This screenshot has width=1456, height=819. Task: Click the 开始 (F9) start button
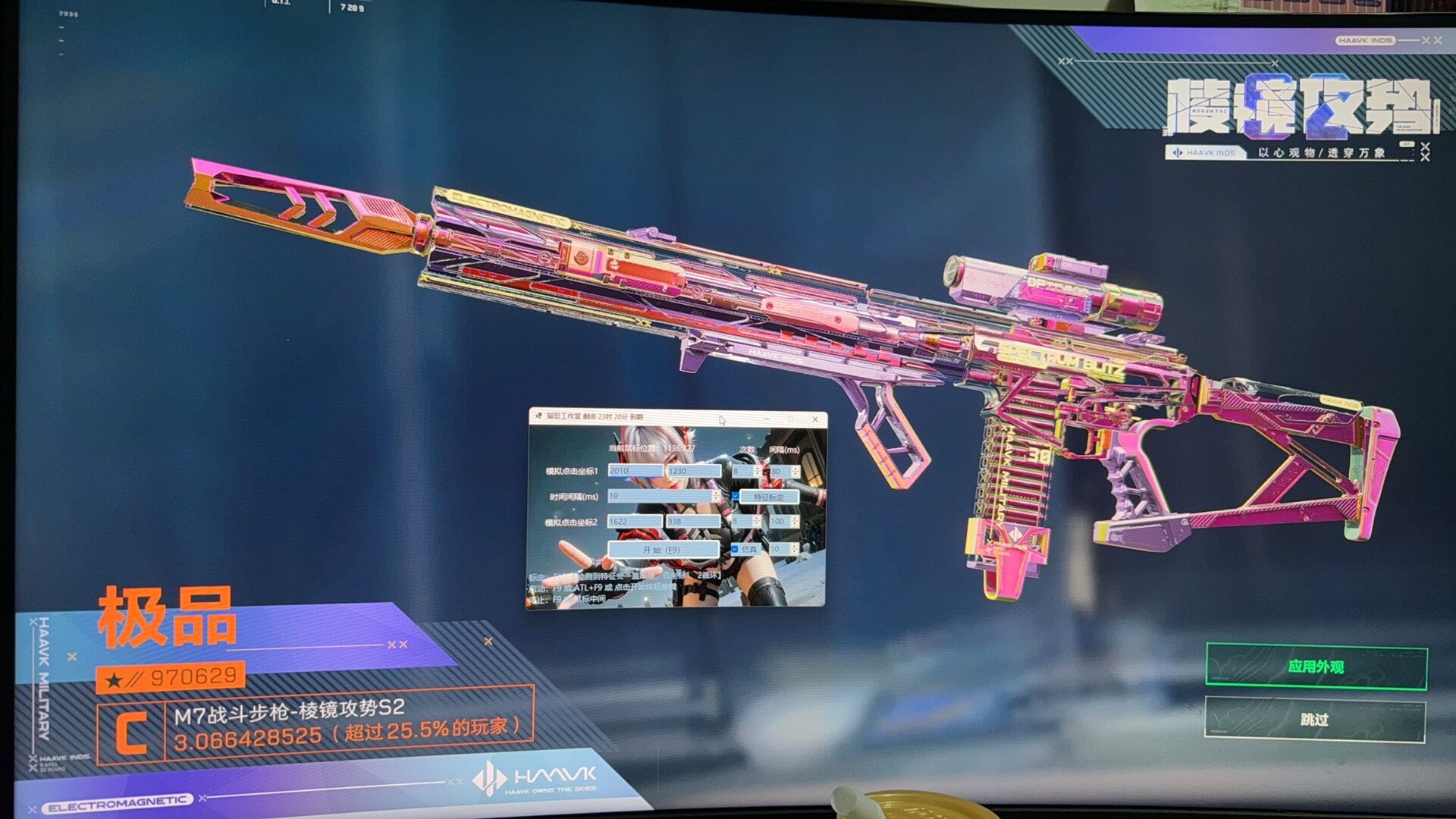pyautogui.click(x=662, y=549)
